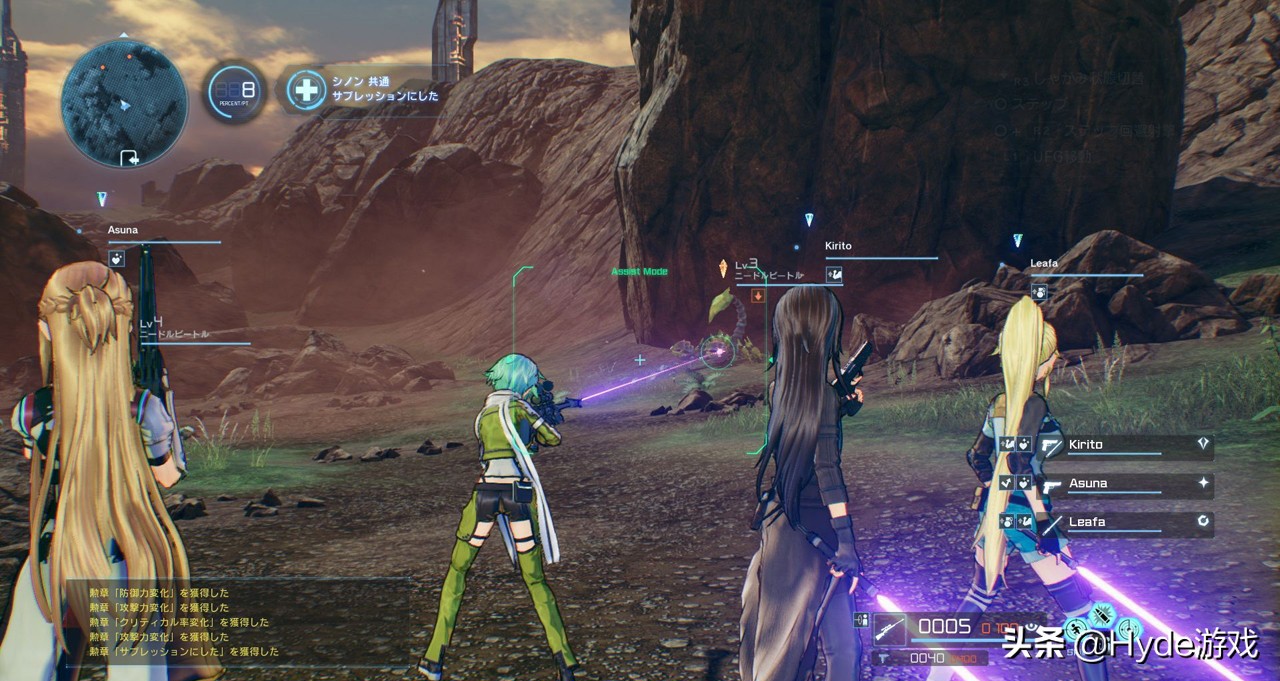1280x681 pixels.
Task: Activate the bullet skill hexagon icon
Action: pyautogui.click(x=1103, y=613)
